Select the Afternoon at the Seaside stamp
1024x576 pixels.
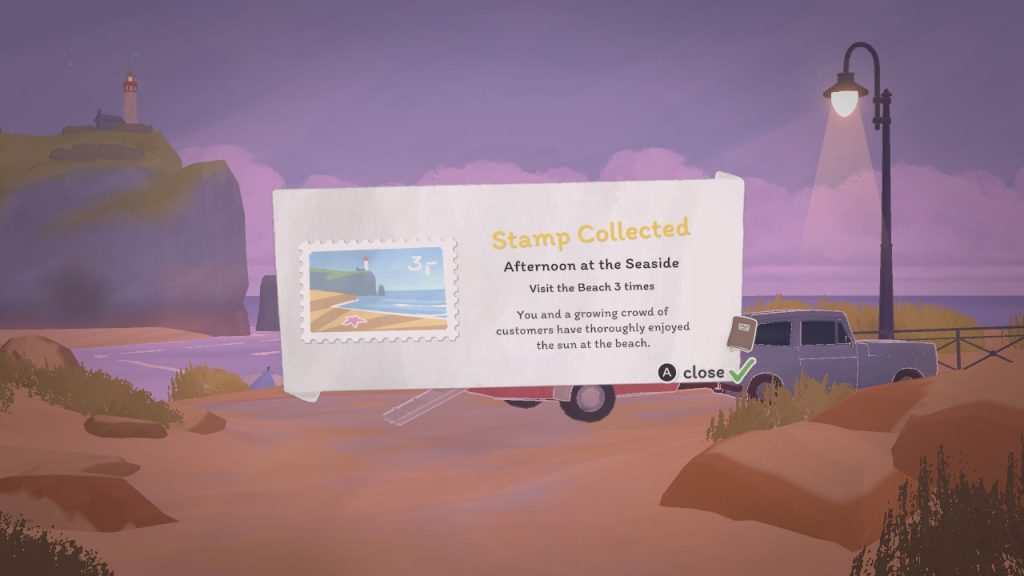pos(379,291)
